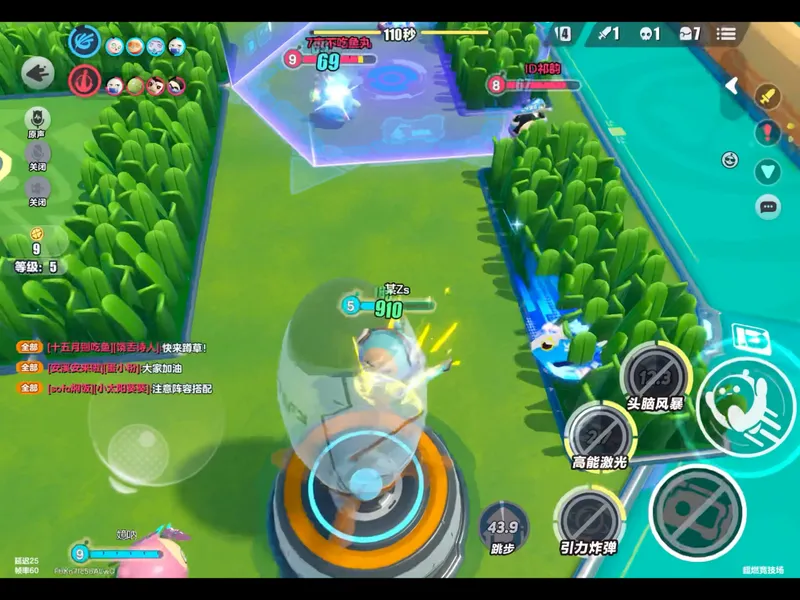Open the chat speech bubble
This screenshot has width=800, height=600.
tap(768, 207)
